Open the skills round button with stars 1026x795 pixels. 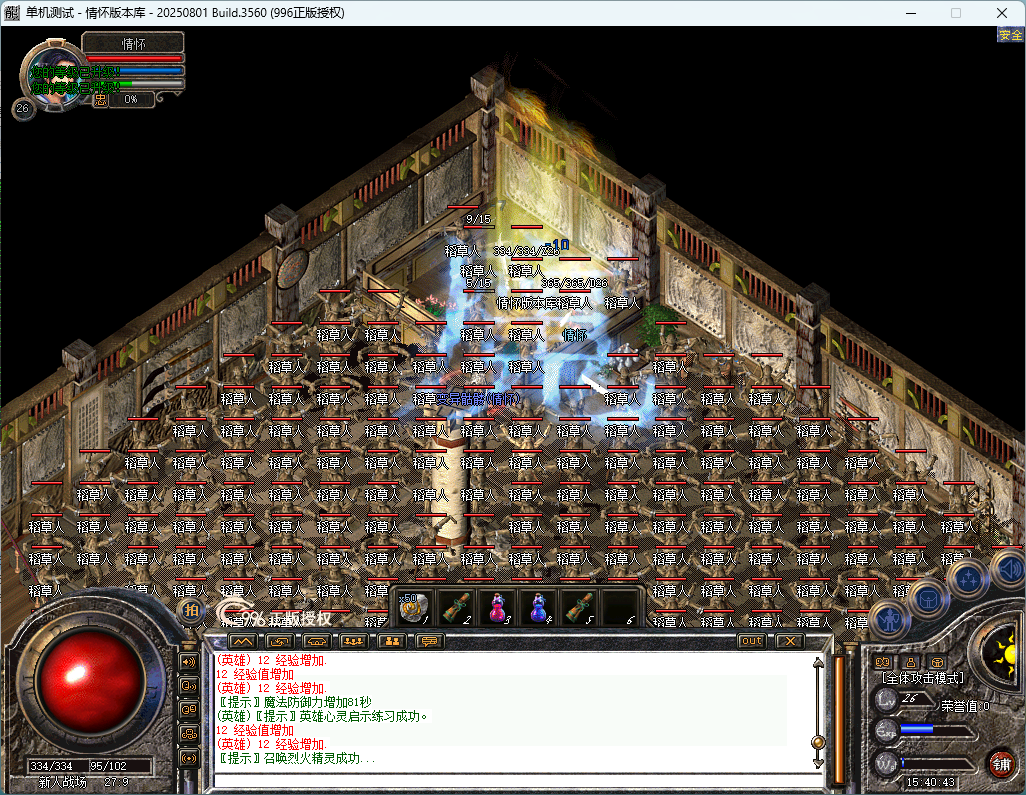[x=968, y=577]
